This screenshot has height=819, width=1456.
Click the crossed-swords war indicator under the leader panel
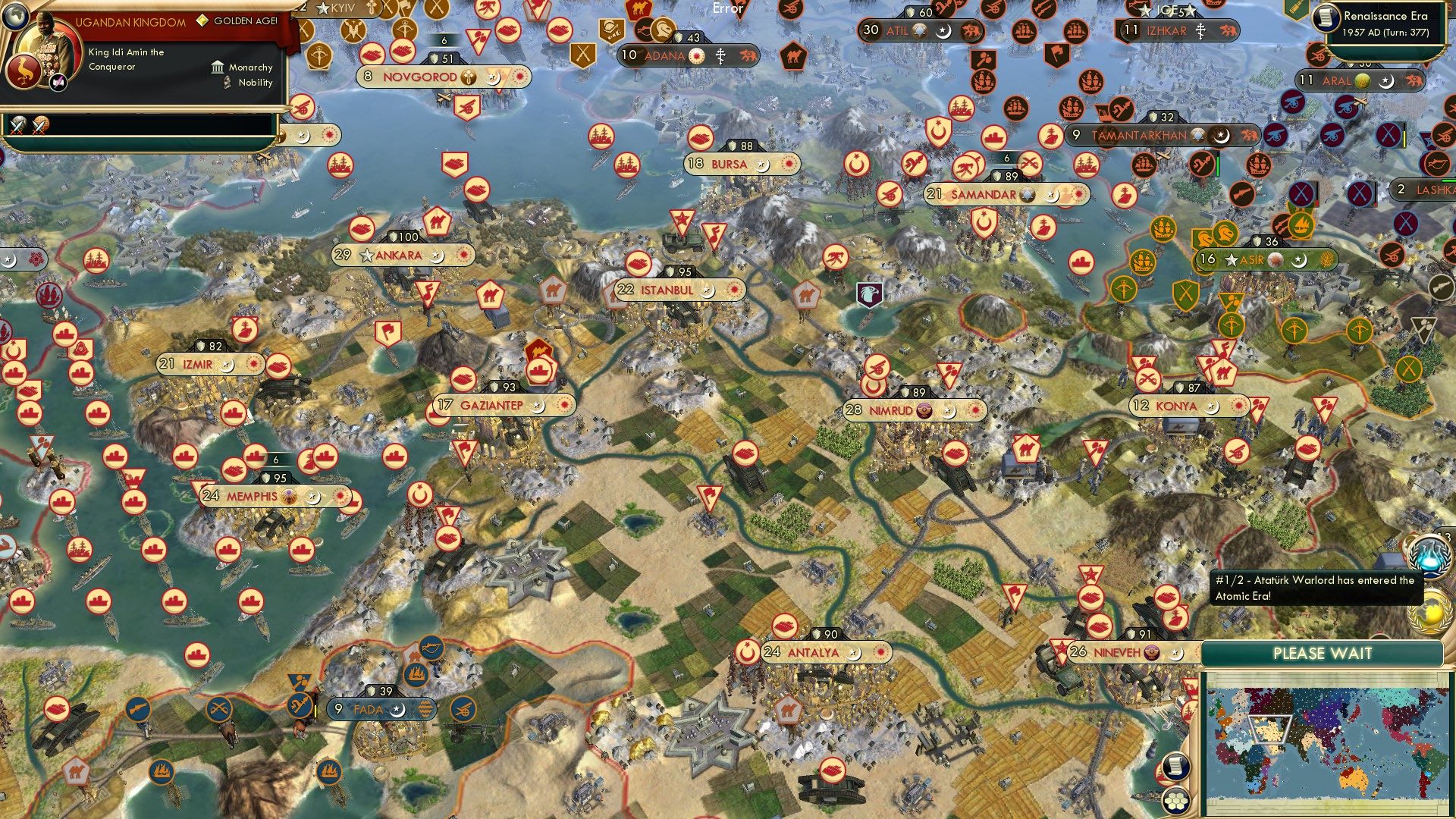pos(18,124)
